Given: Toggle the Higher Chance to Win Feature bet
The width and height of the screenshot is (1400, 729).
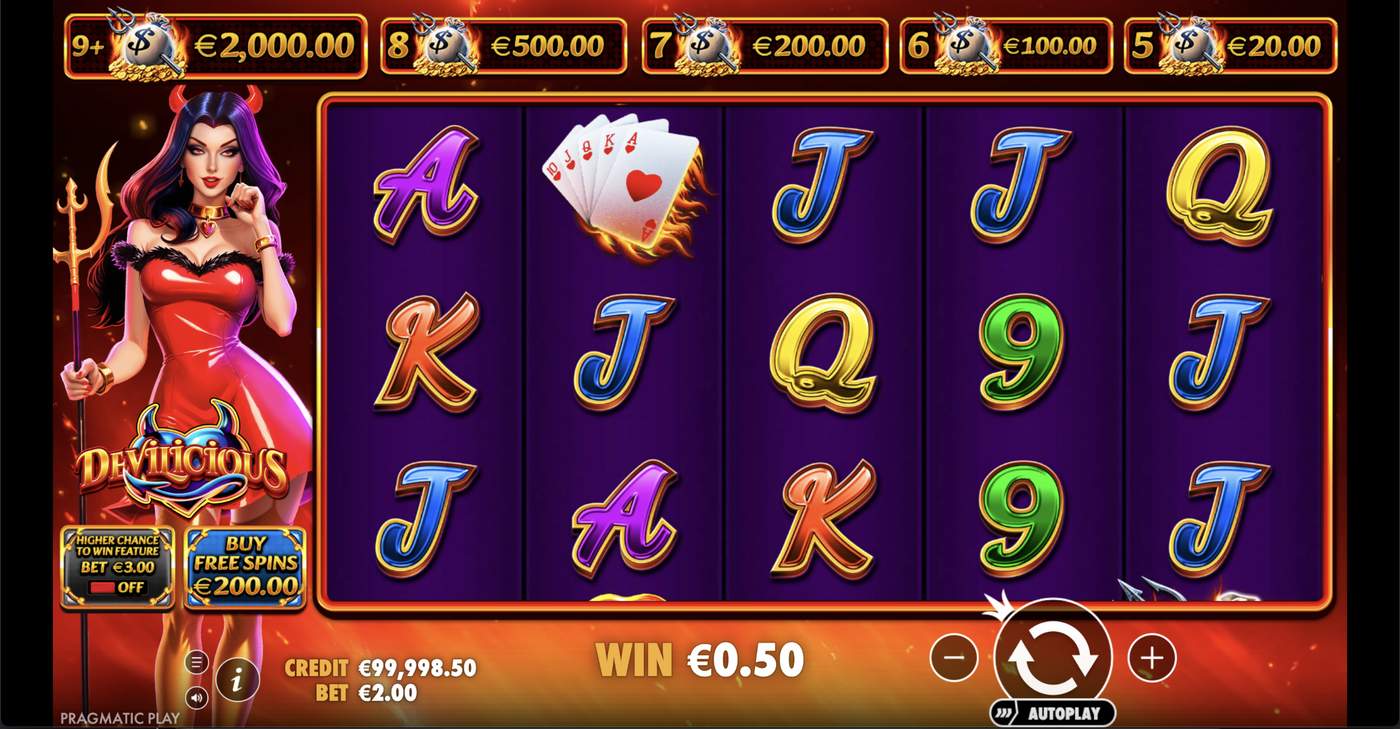Looking at the screenshot, I should 117,567.
